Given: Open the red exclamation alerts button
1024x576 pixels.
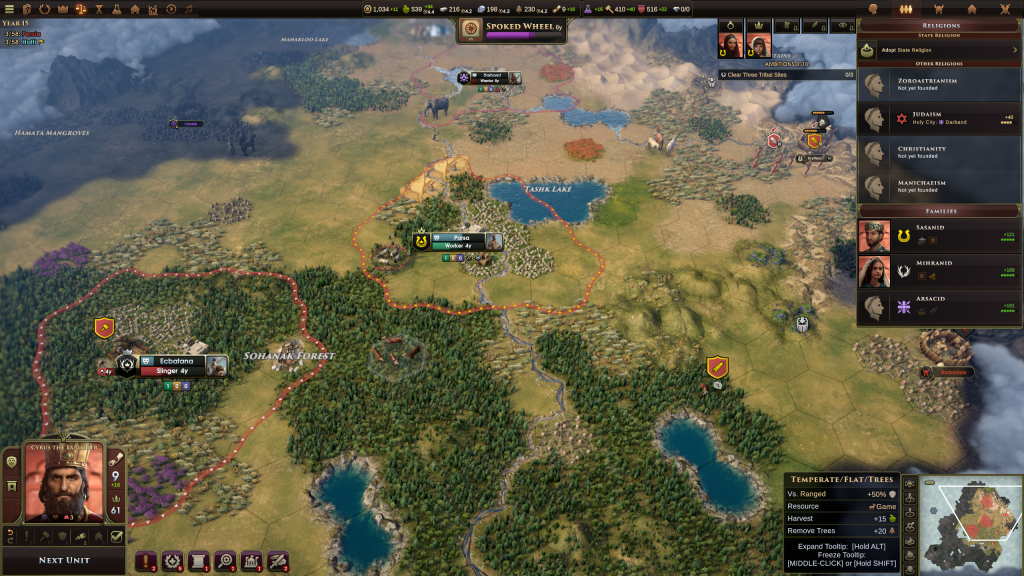Looking at the screenshot, I should pos(146,562).
